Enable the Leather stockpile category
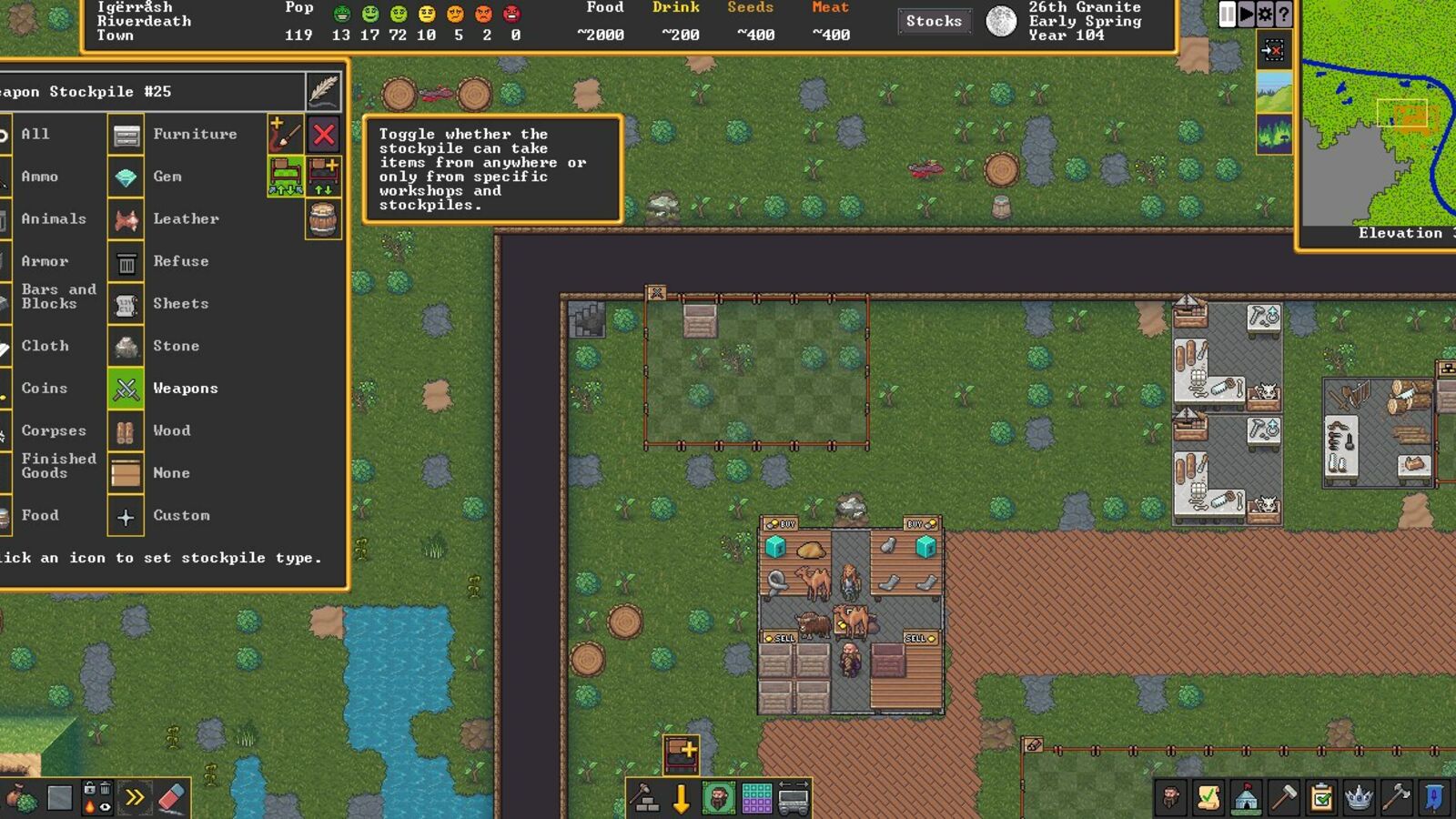1456x819 pixels. pos(125,218)
